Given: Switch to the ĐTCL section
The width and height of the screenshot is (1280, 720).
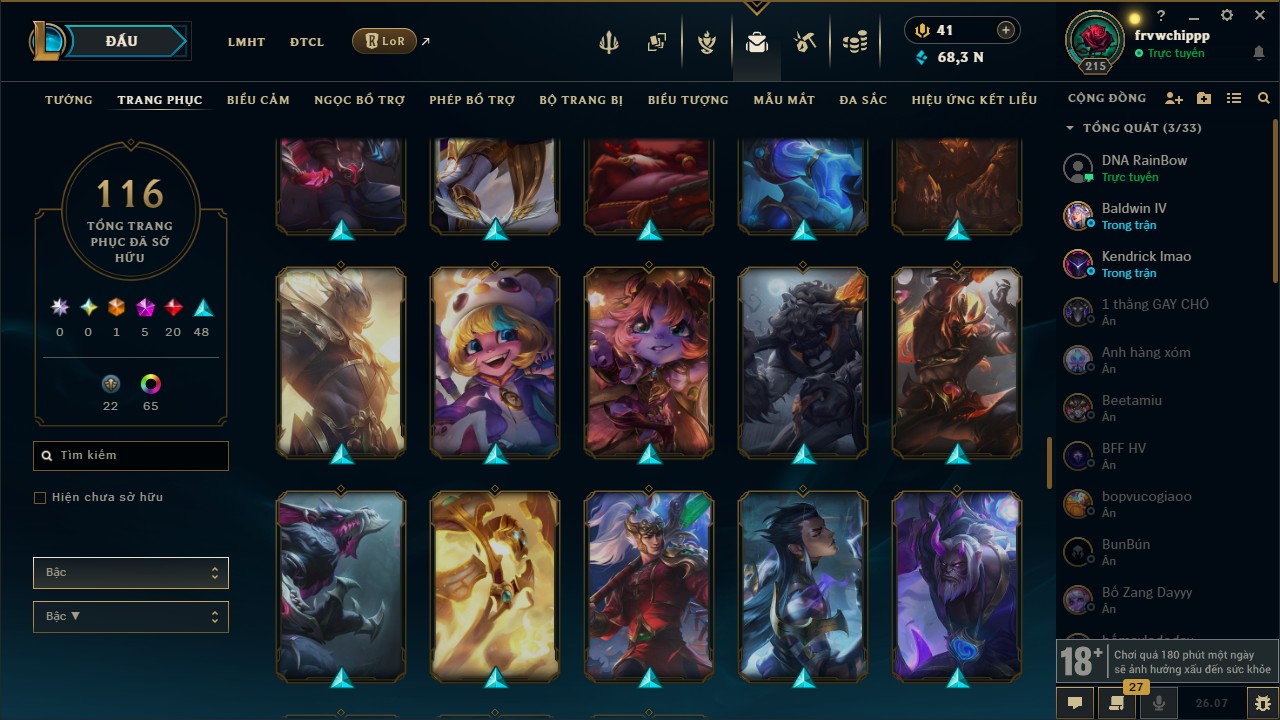Looking at the screenshot, I should pyautogui.click(x=307, y=42).
